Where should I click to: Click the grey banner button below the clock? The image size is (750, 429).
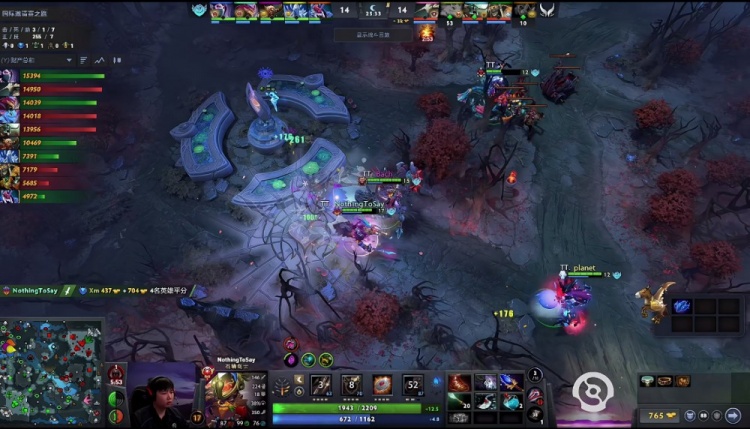(370, 34)
